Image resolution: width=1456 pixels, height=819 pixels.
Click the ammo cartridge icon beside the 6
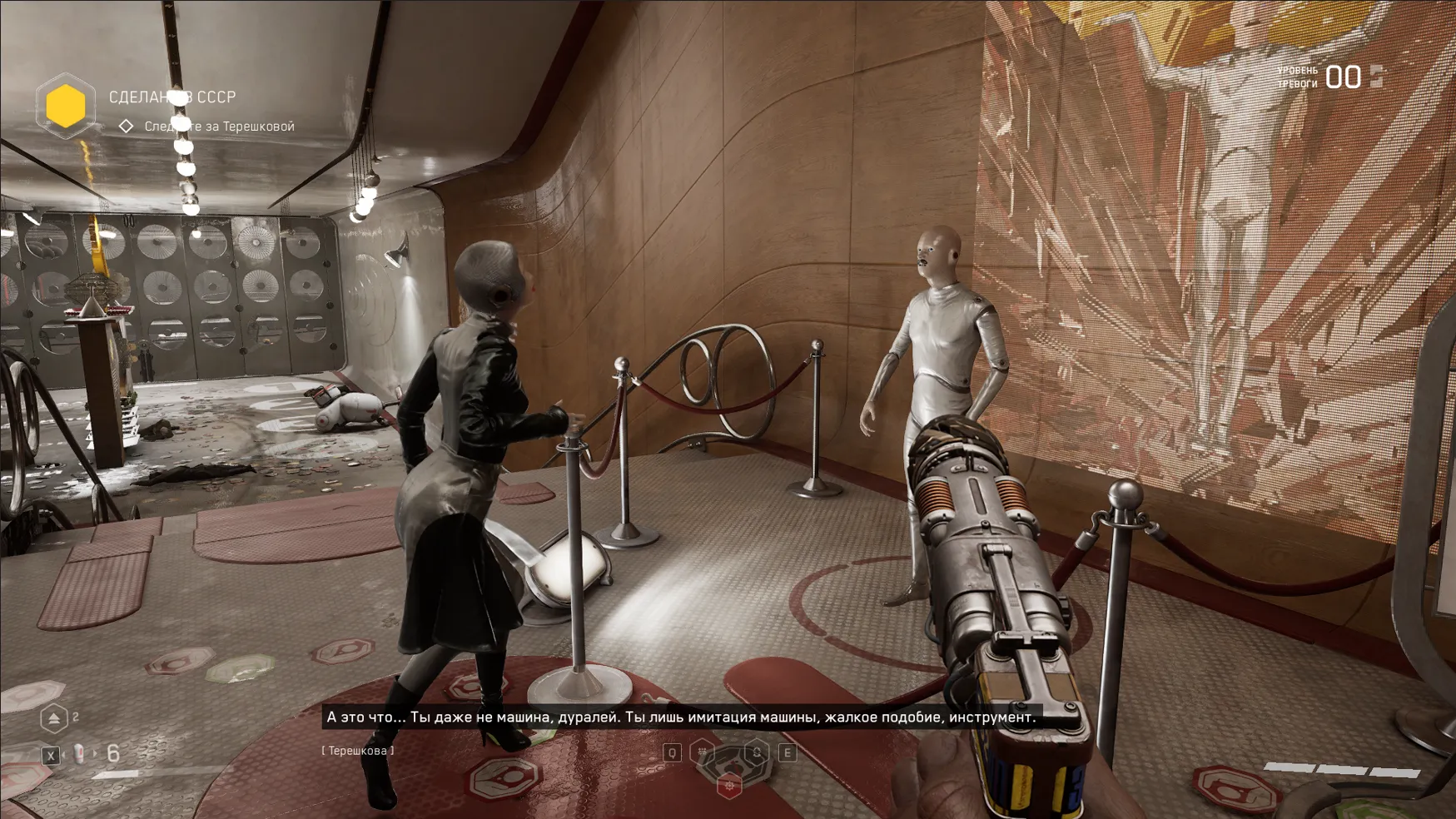[78, 753]
